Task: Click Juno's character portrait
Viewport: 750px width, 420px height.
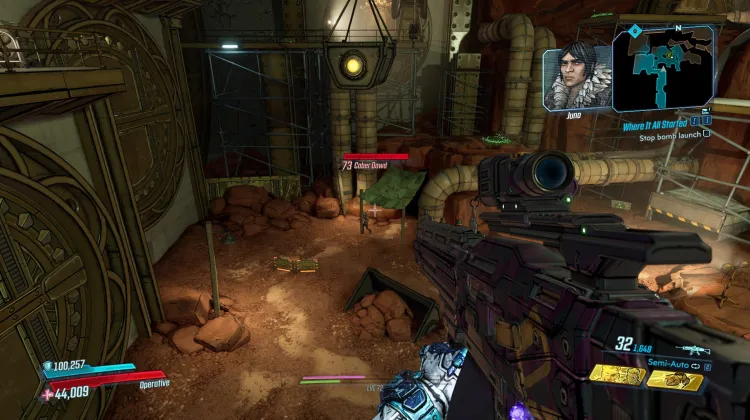Action: tap(575, 77)
